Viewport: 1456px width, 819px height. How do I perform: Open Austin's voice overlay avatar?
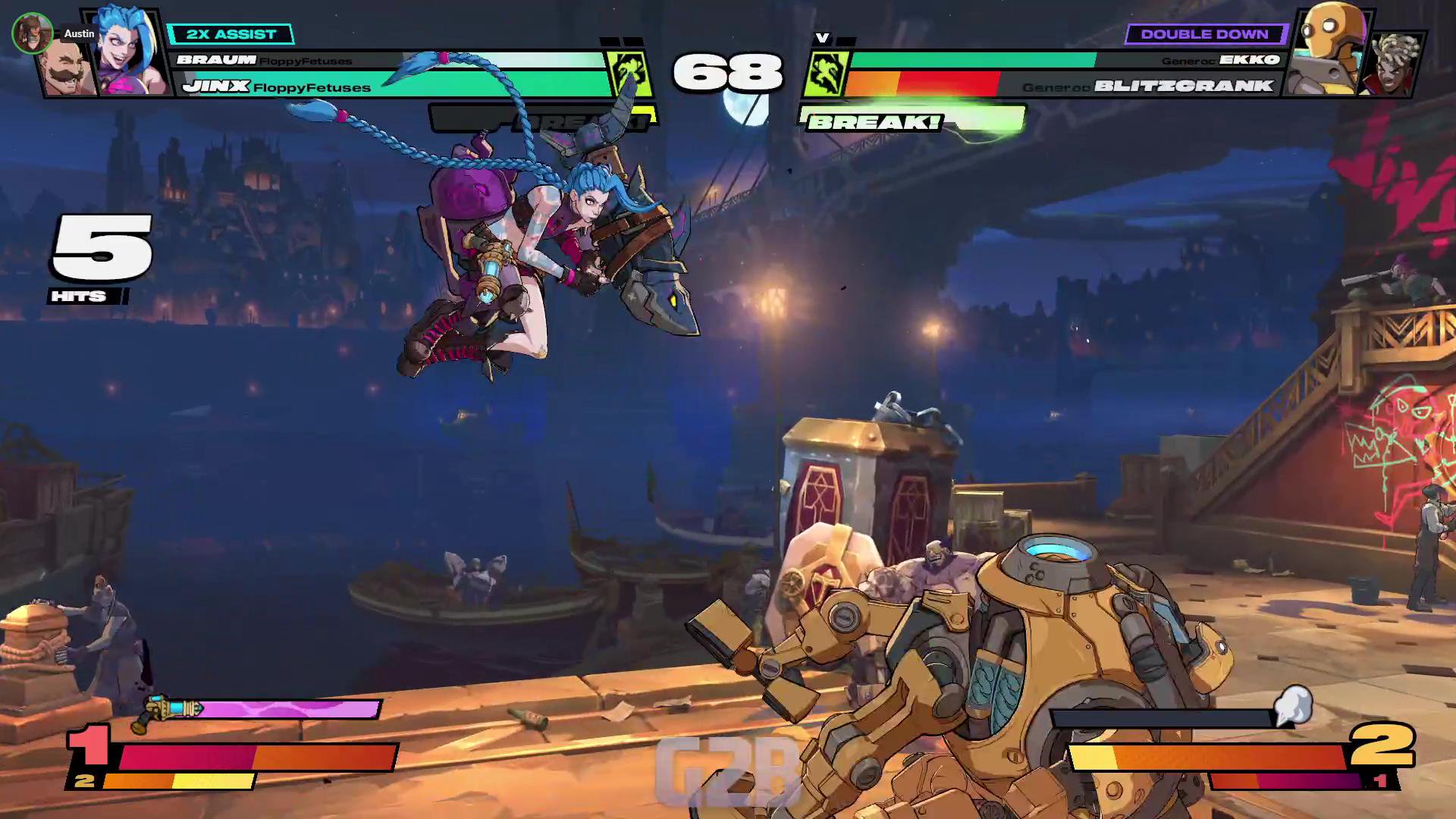click(x=32, y=33)
